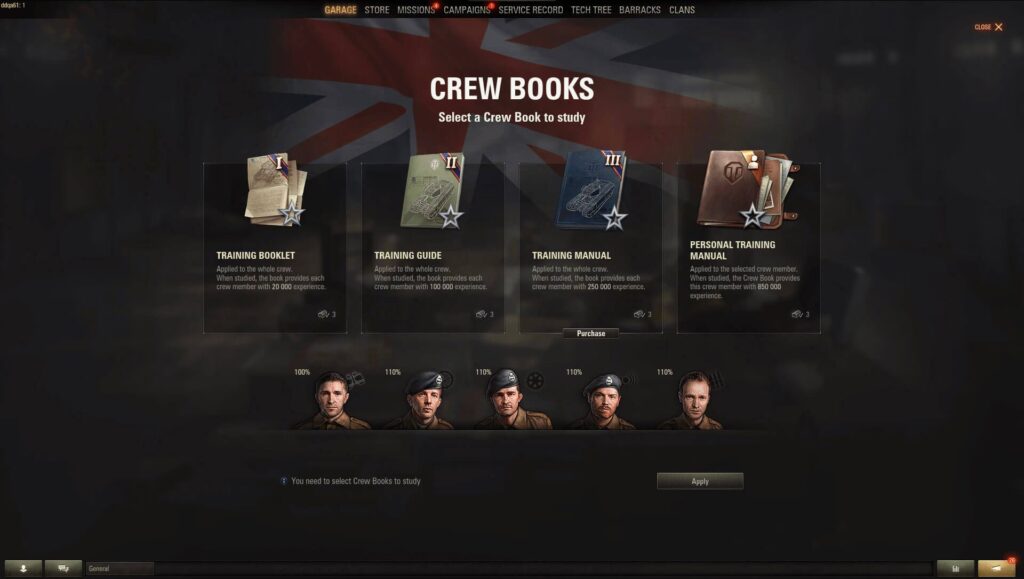Apply the selected crew books
Image resolution: width=1024 pixels, height=579 pixels.
coord(700,481)
